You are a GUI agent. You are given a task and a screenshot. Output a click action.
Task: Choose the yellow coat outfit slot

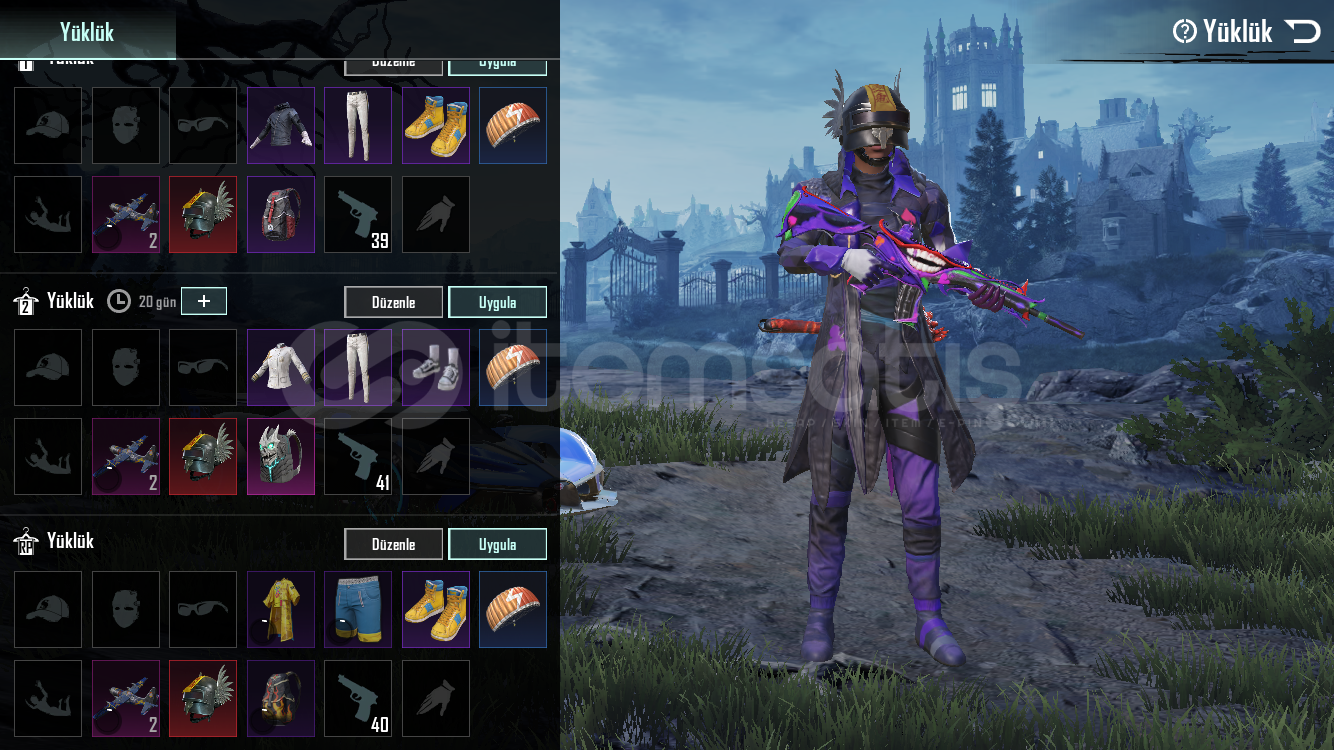point(281,609)
